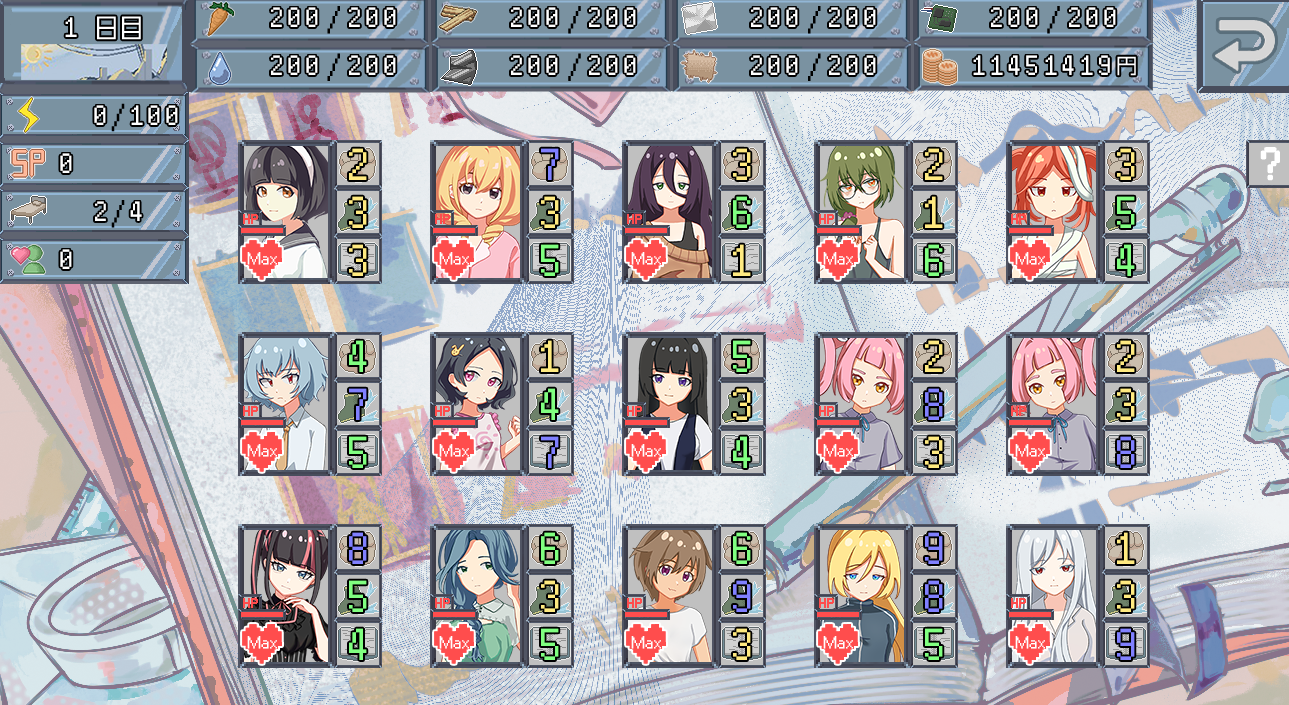Choose the blonde girl in pink top

pyautogui.click(x=477, y=211)
